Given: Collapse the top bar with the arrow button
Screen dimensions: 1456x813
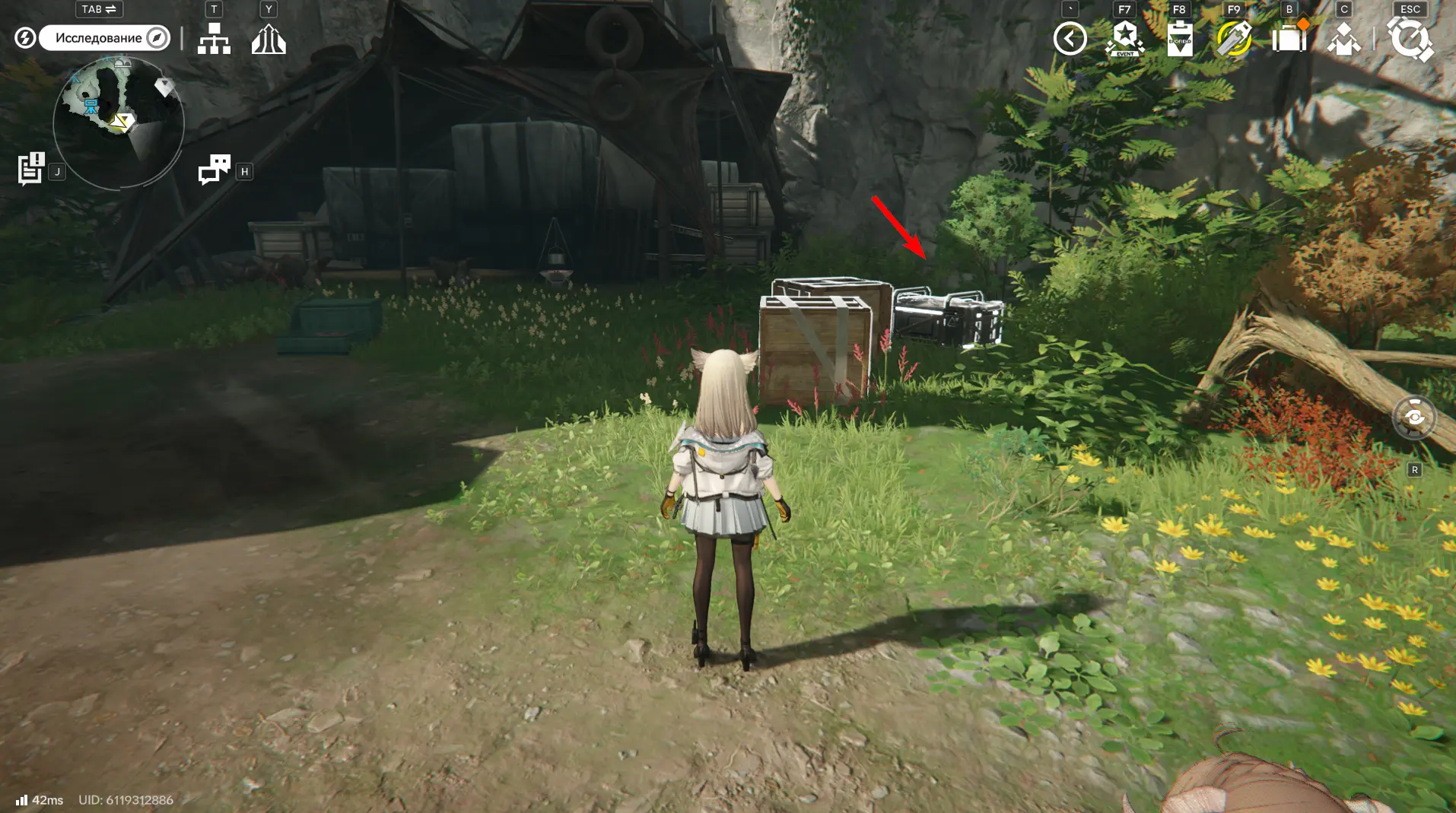Looking at the screenshot, I should coord(1070,39).
